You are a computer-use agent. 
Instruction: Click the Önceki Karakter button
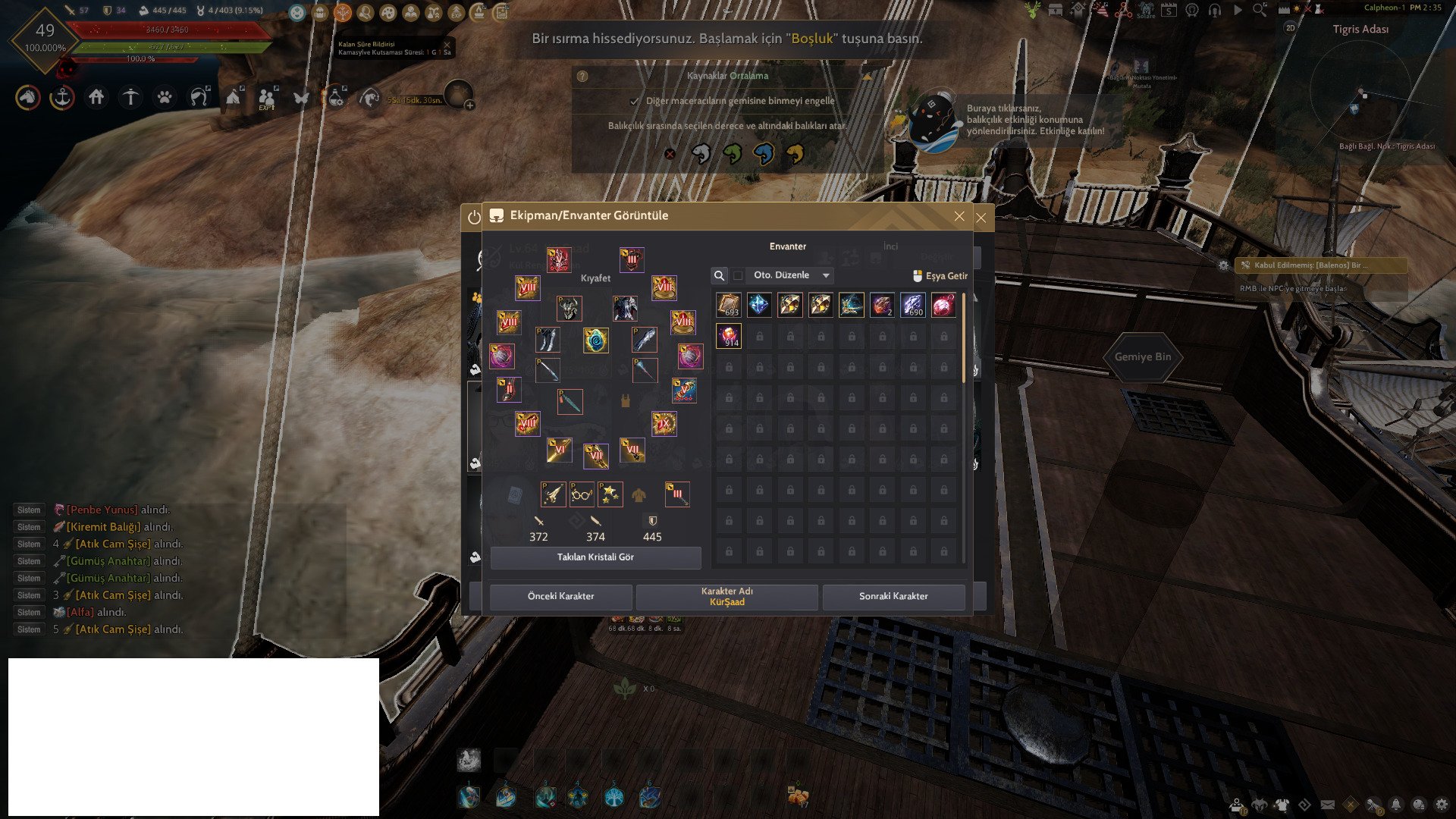[x=560, y=596]
